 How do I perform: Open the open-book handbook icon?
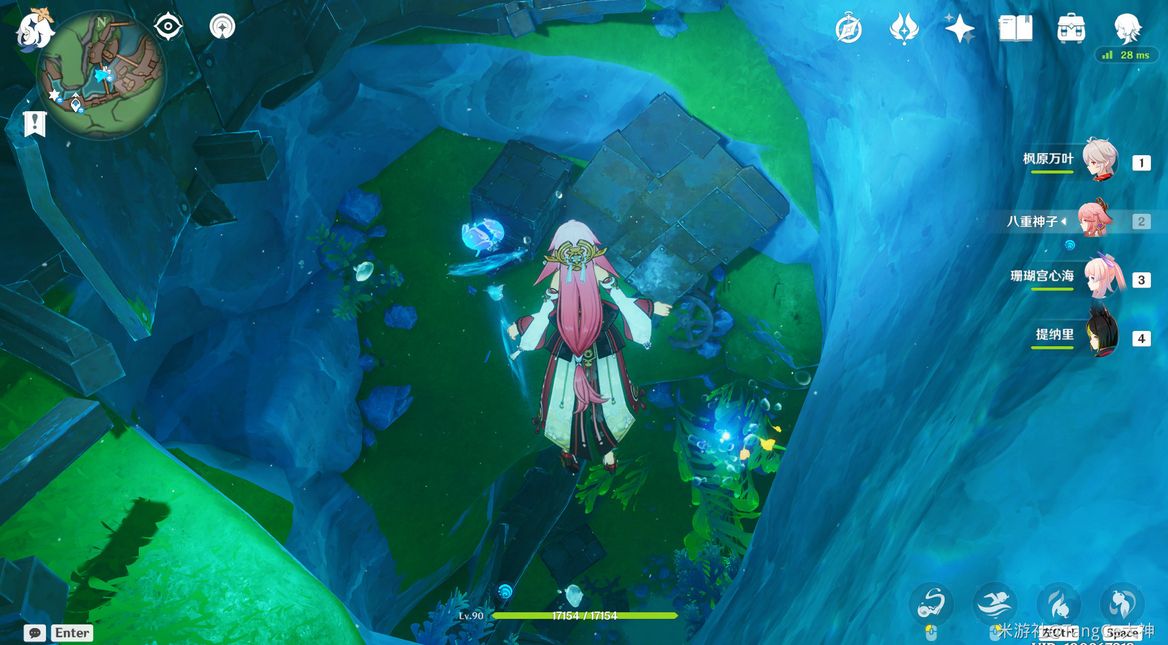pos(1015,28)
